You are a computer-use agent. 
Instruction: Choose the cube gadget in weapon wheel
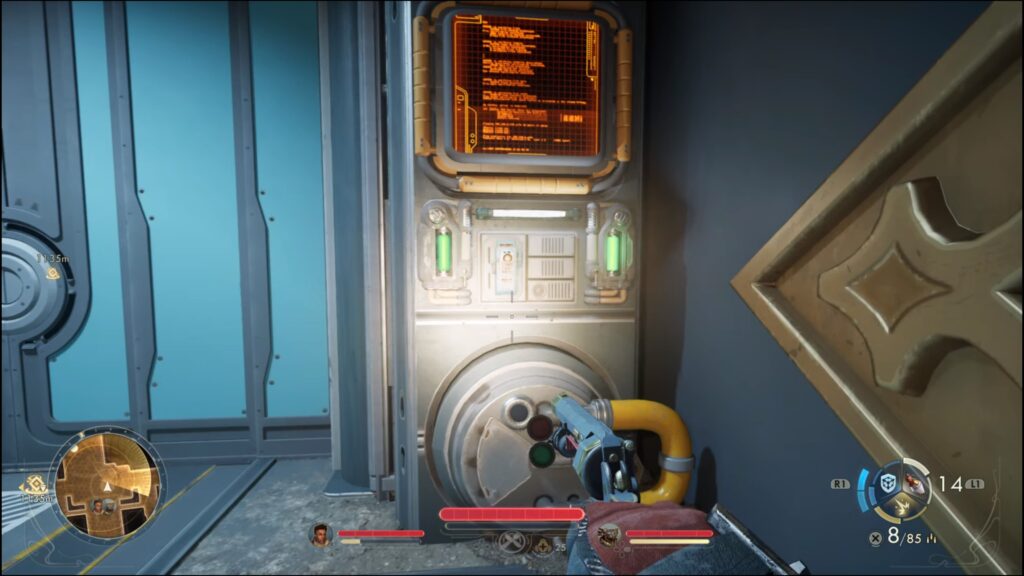[x=888, y=481]
